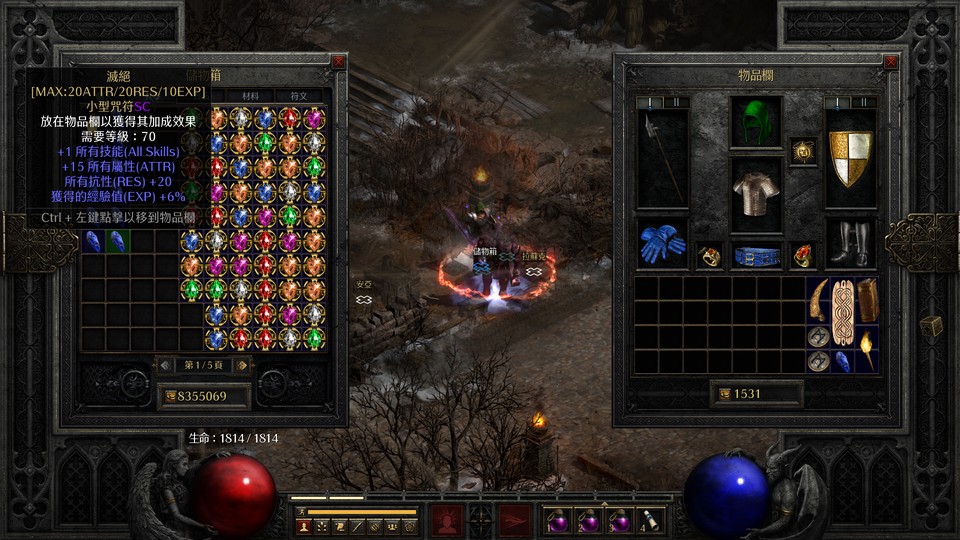Pick the horn item in inventory
The height and width of the screenshot is (540, 960).
click(x=819, y=300)
